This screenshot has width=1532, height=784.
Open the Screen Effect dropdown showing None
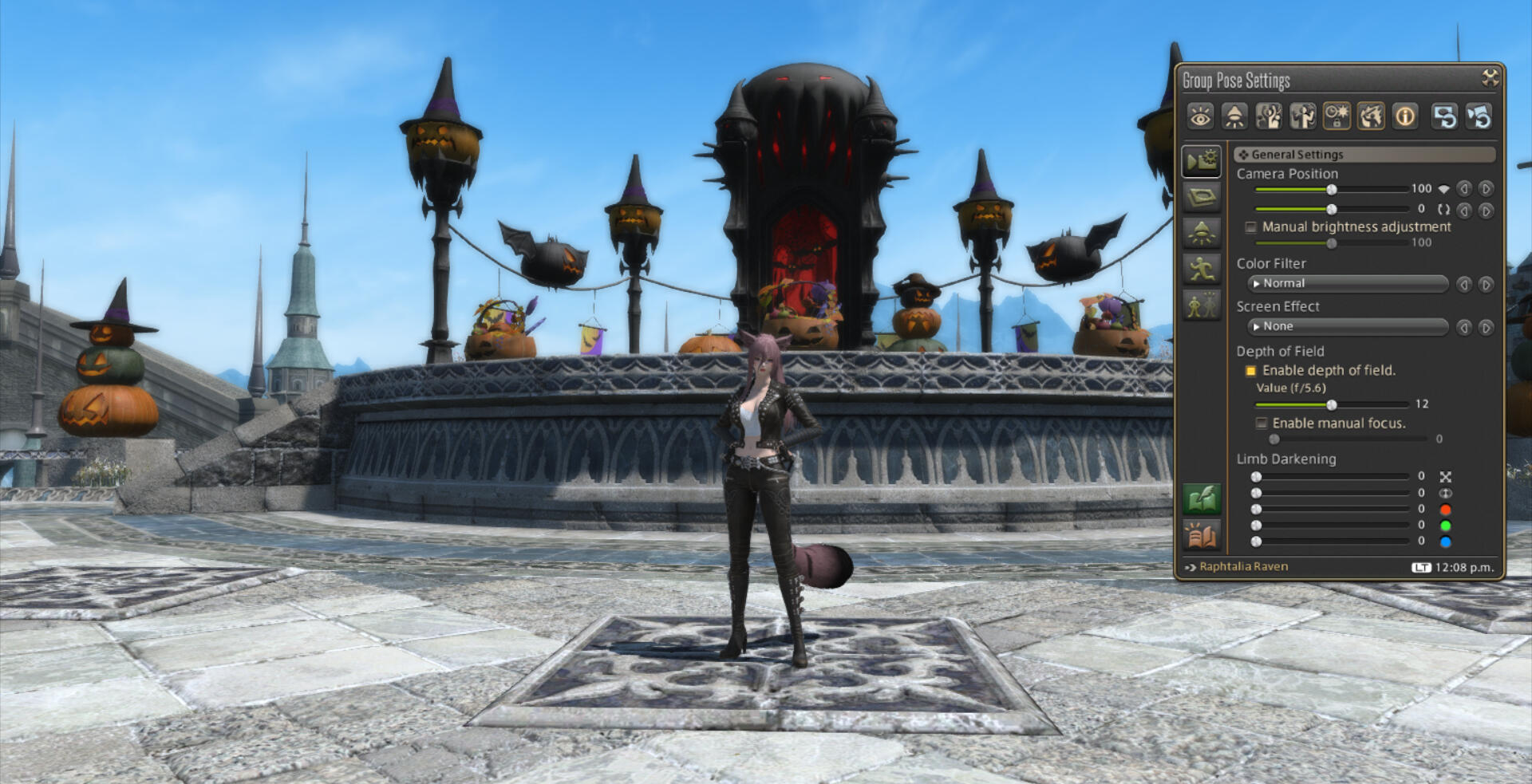1348,326
